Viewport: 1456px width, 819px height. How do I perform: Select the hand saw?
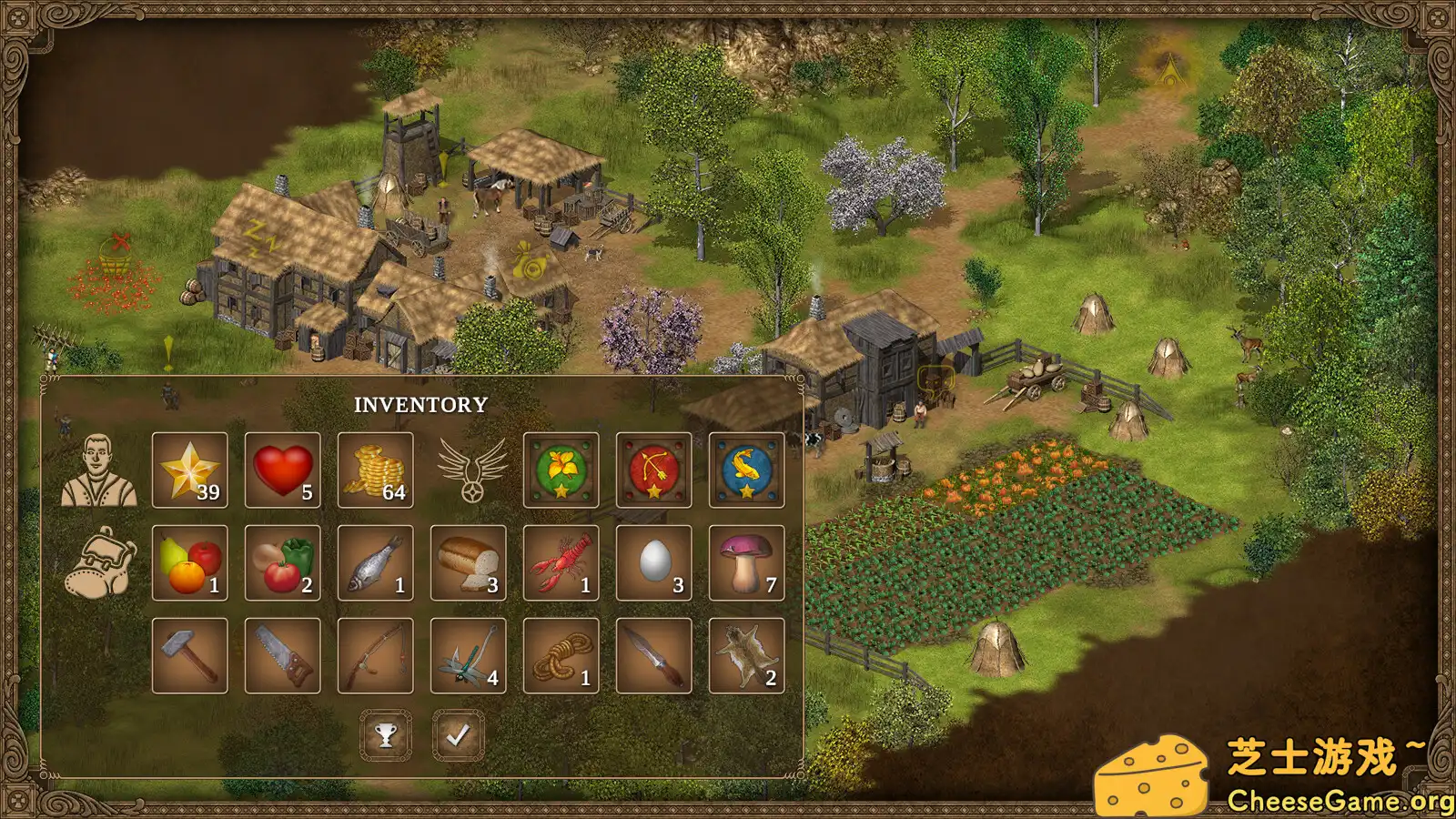coord(282,655)
